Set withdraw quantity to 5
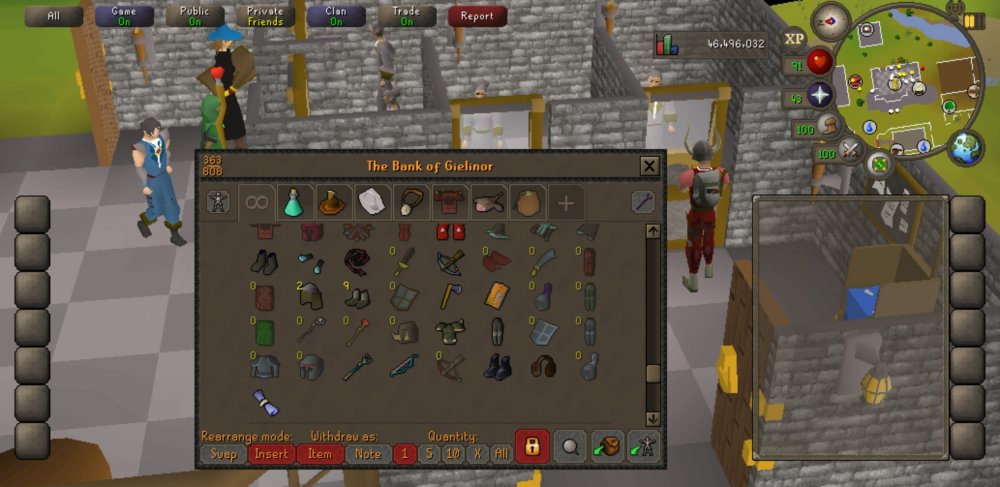The image size is (1000, 487). tap(428, 453)
